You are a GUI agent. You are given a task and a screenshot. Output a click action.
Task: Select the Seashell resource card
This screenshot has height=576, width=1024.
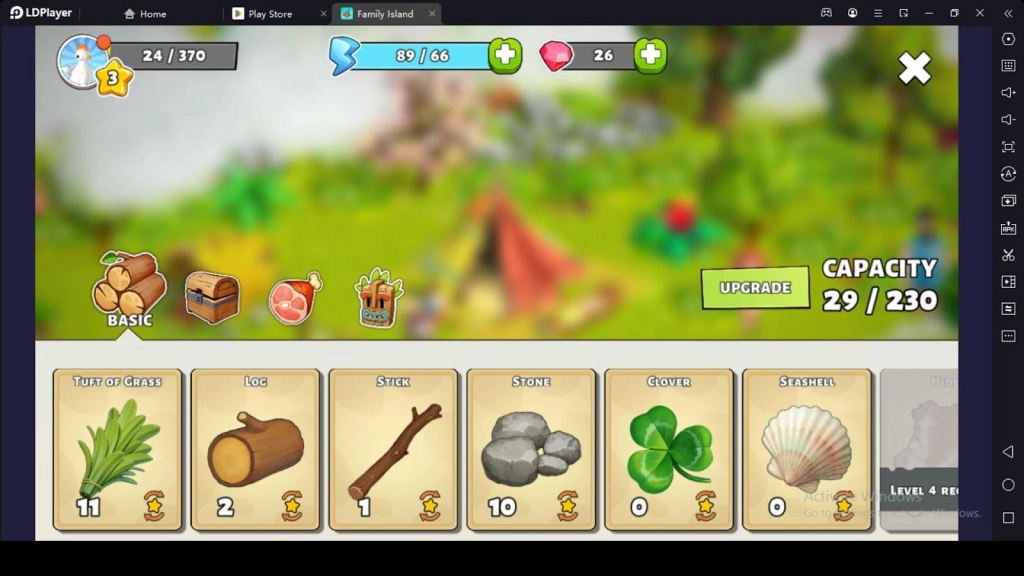point(807,449)
